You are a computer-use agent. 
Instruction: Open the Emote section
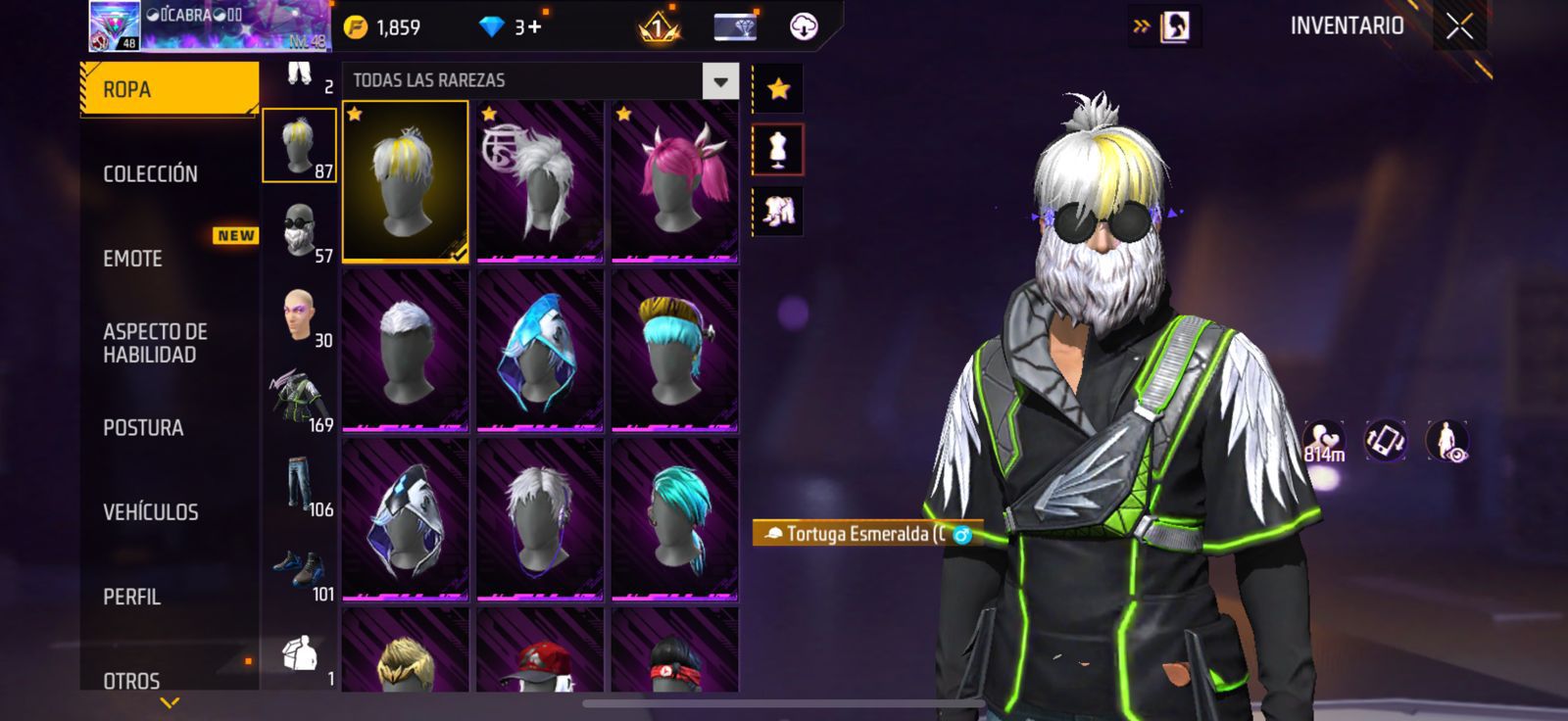click(x=133, y=259)
